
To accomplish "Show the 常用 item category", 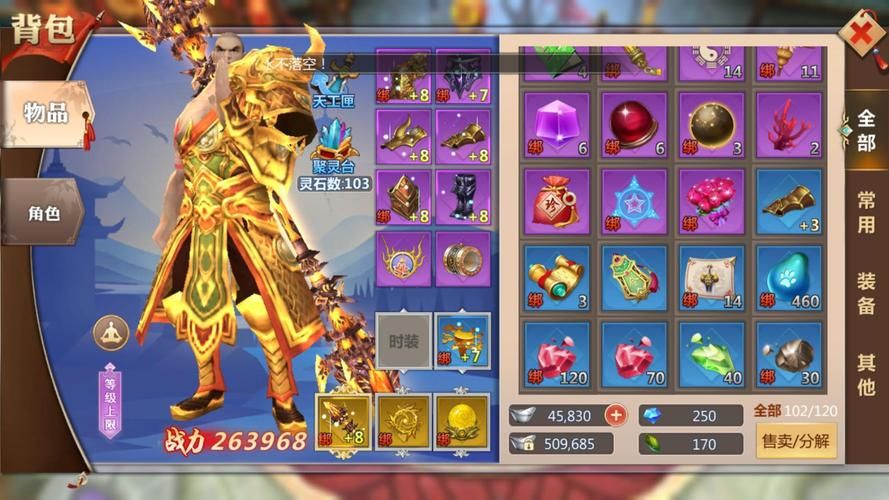I will point(865,212).
